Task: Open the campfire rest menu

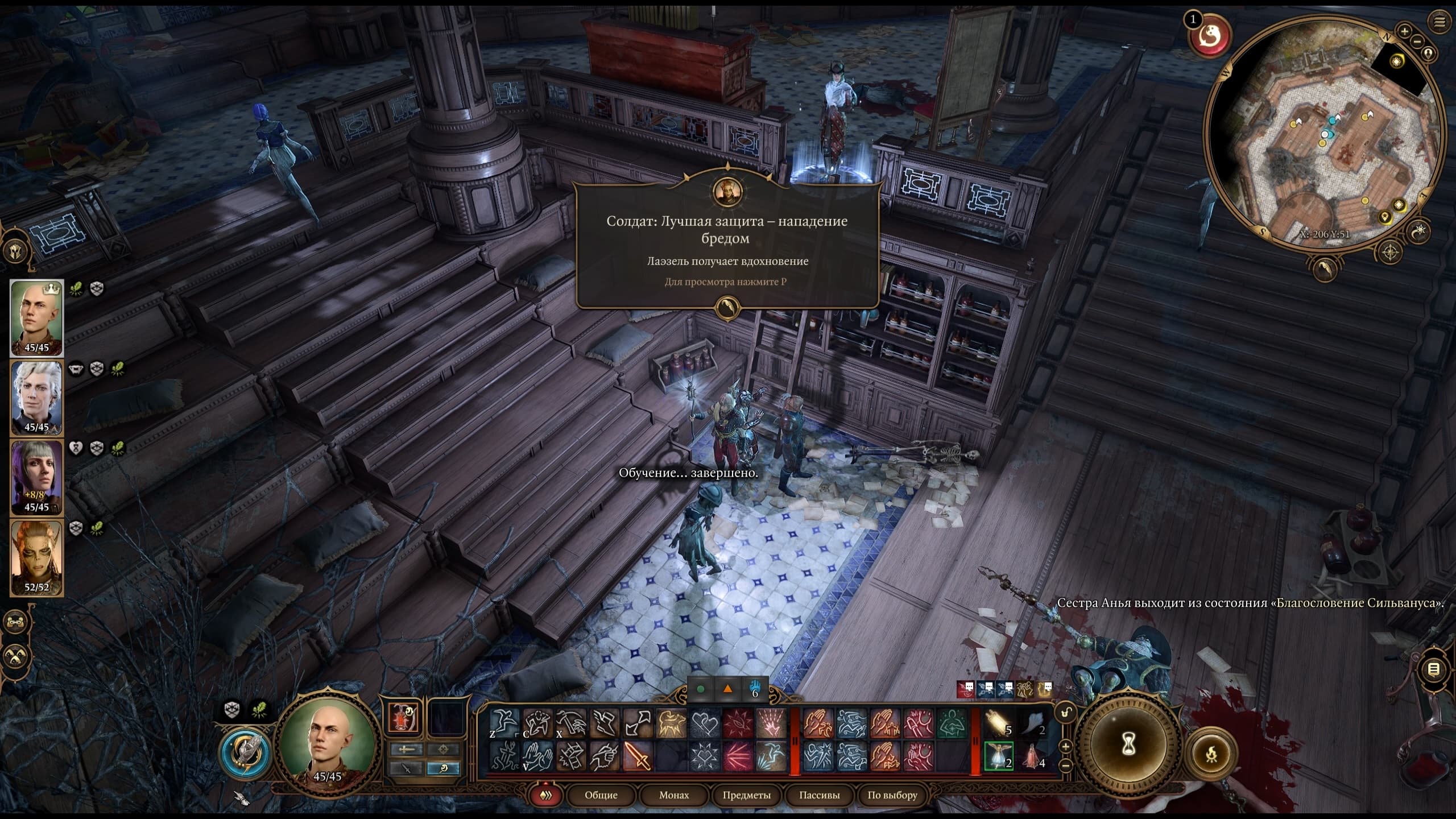Action: click(1211, 754)
